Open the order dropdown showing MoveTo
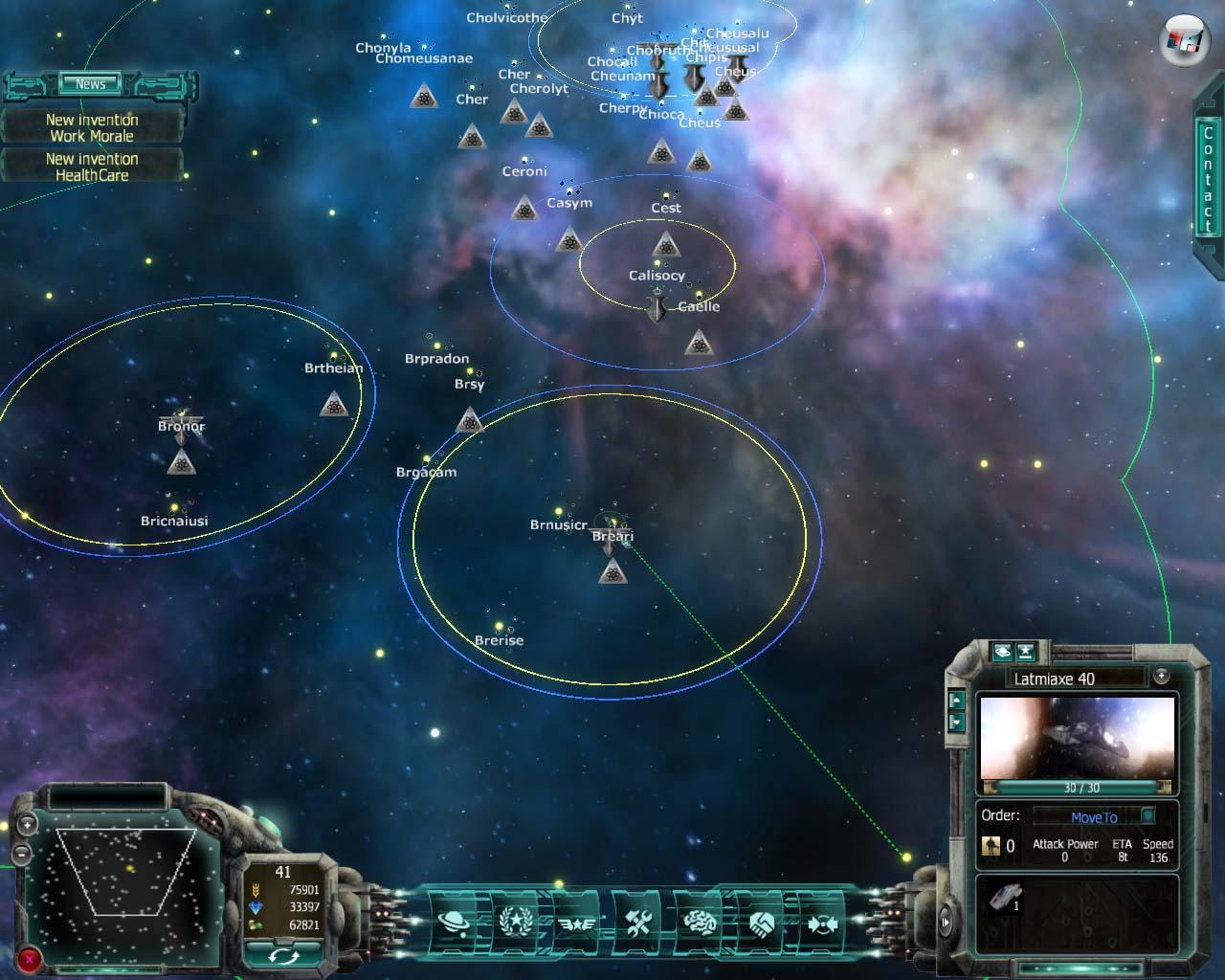 pos(1094,817)
